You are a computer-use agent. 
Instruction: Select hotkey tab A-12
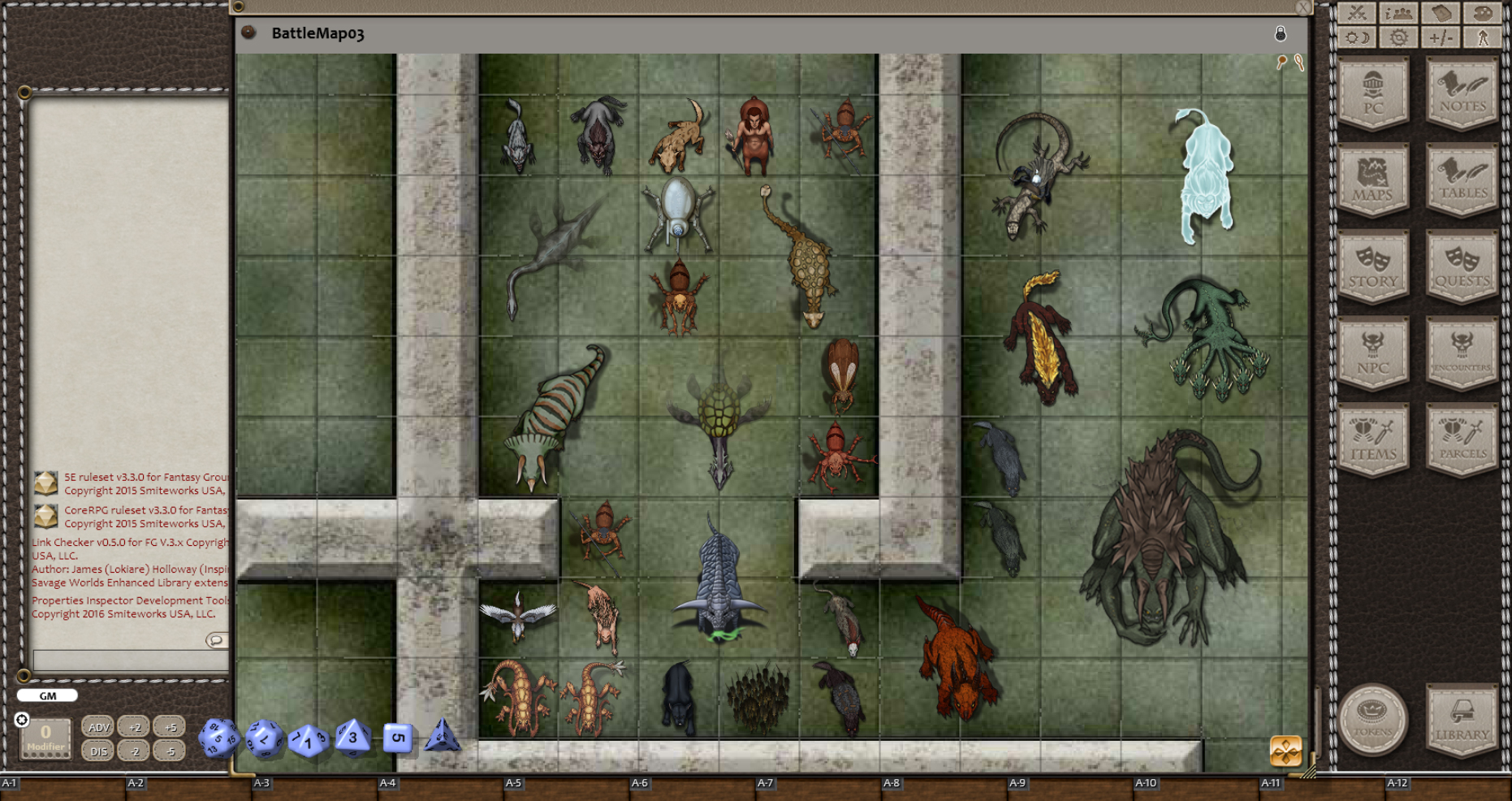click(x=1398, y=782)
